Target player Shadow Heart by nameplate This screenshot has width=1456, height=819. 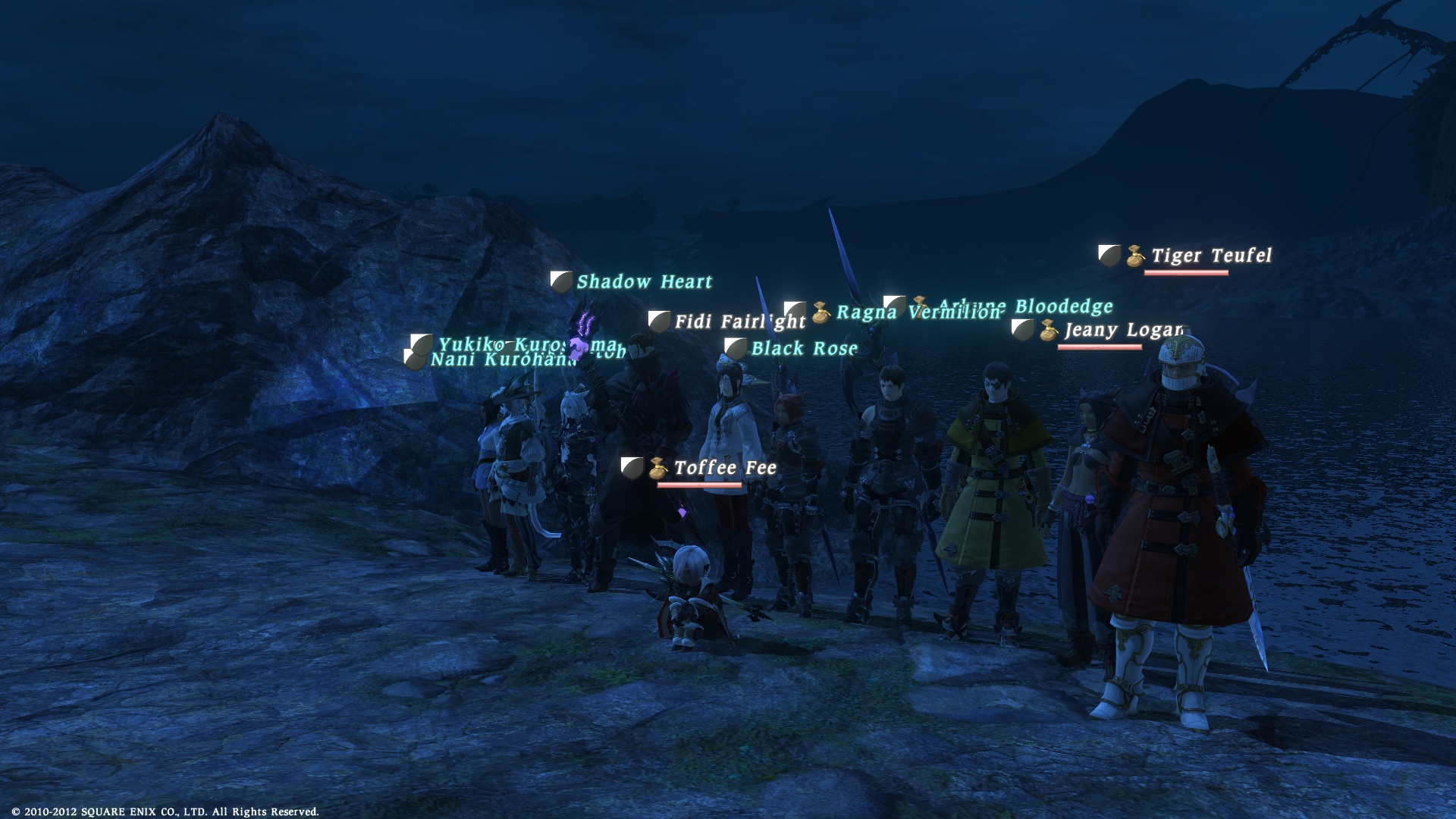tap(644, 282)
